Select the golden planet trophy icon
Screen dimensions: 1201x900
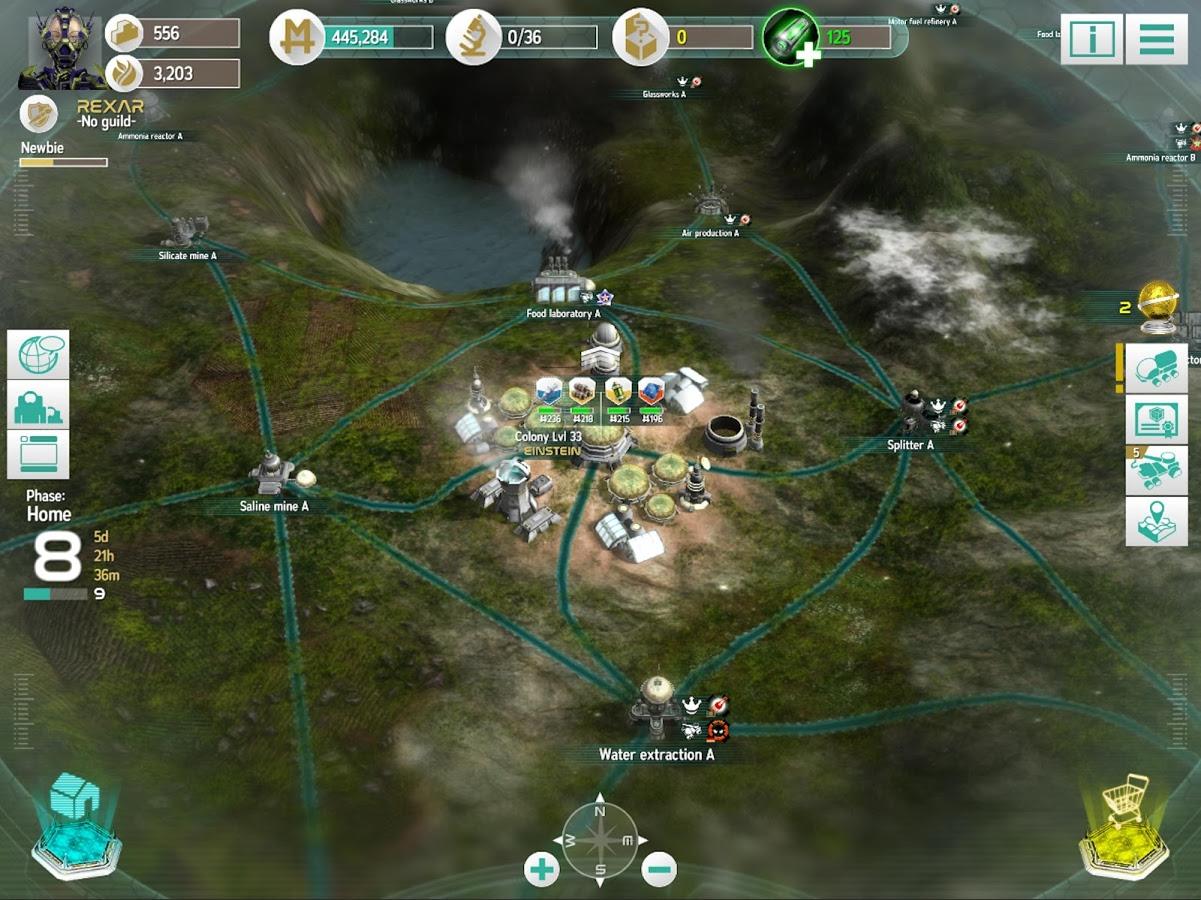point(1158,306)
